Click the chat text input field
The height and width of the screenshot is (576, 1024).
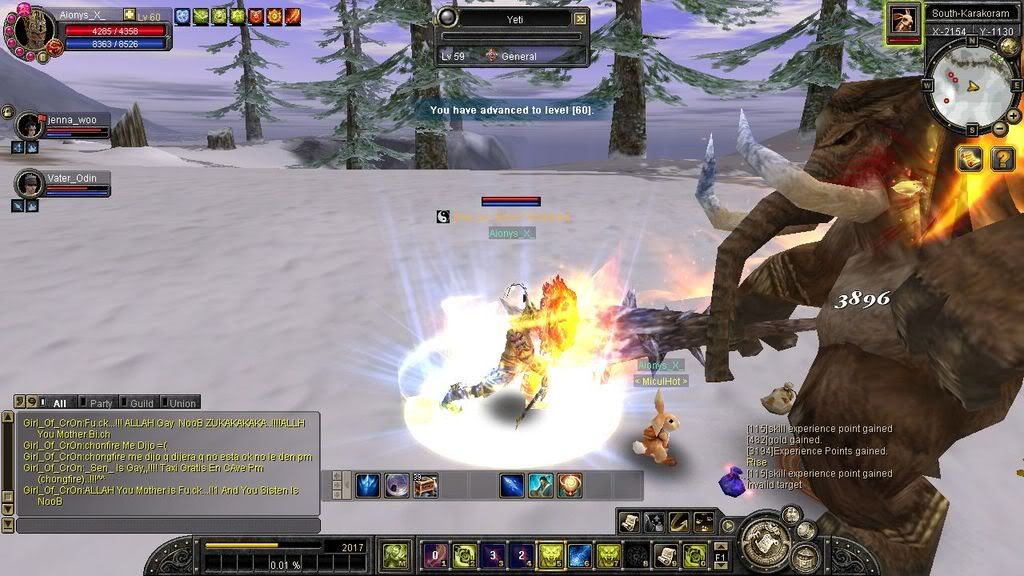pos(170,525)
